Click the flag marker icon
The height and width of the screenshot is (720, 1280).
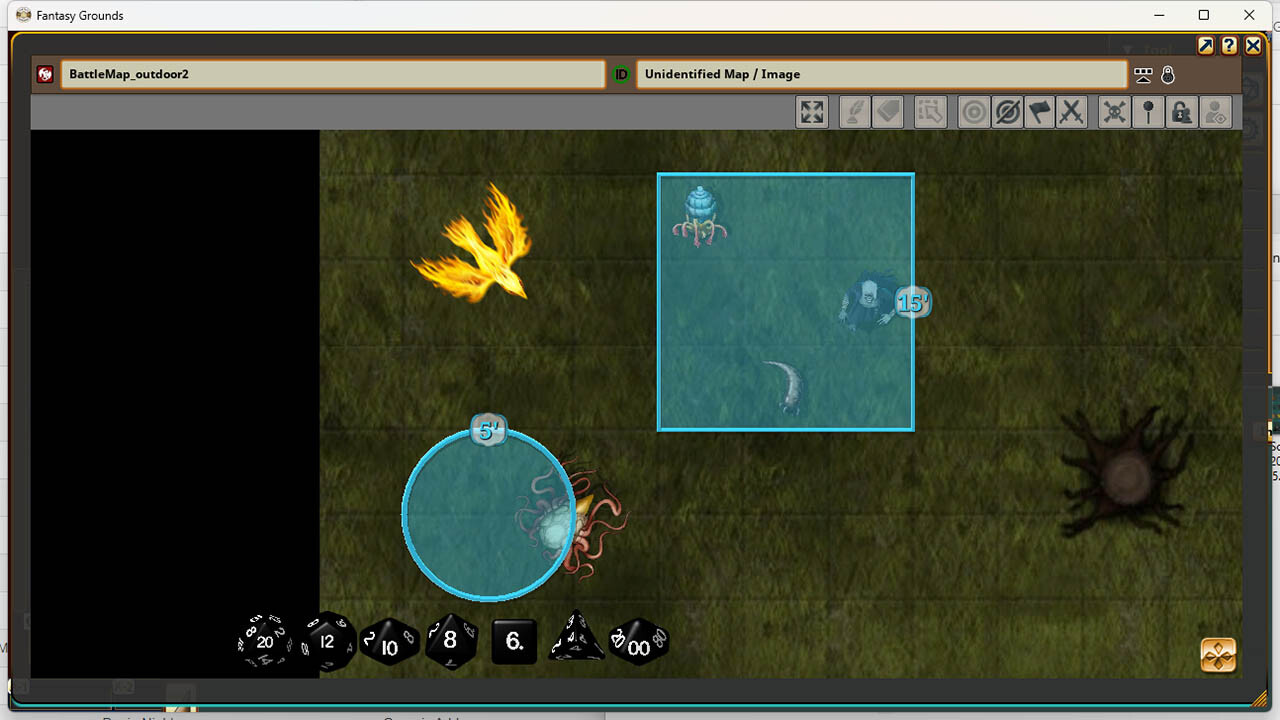(x=1040, y=112)
